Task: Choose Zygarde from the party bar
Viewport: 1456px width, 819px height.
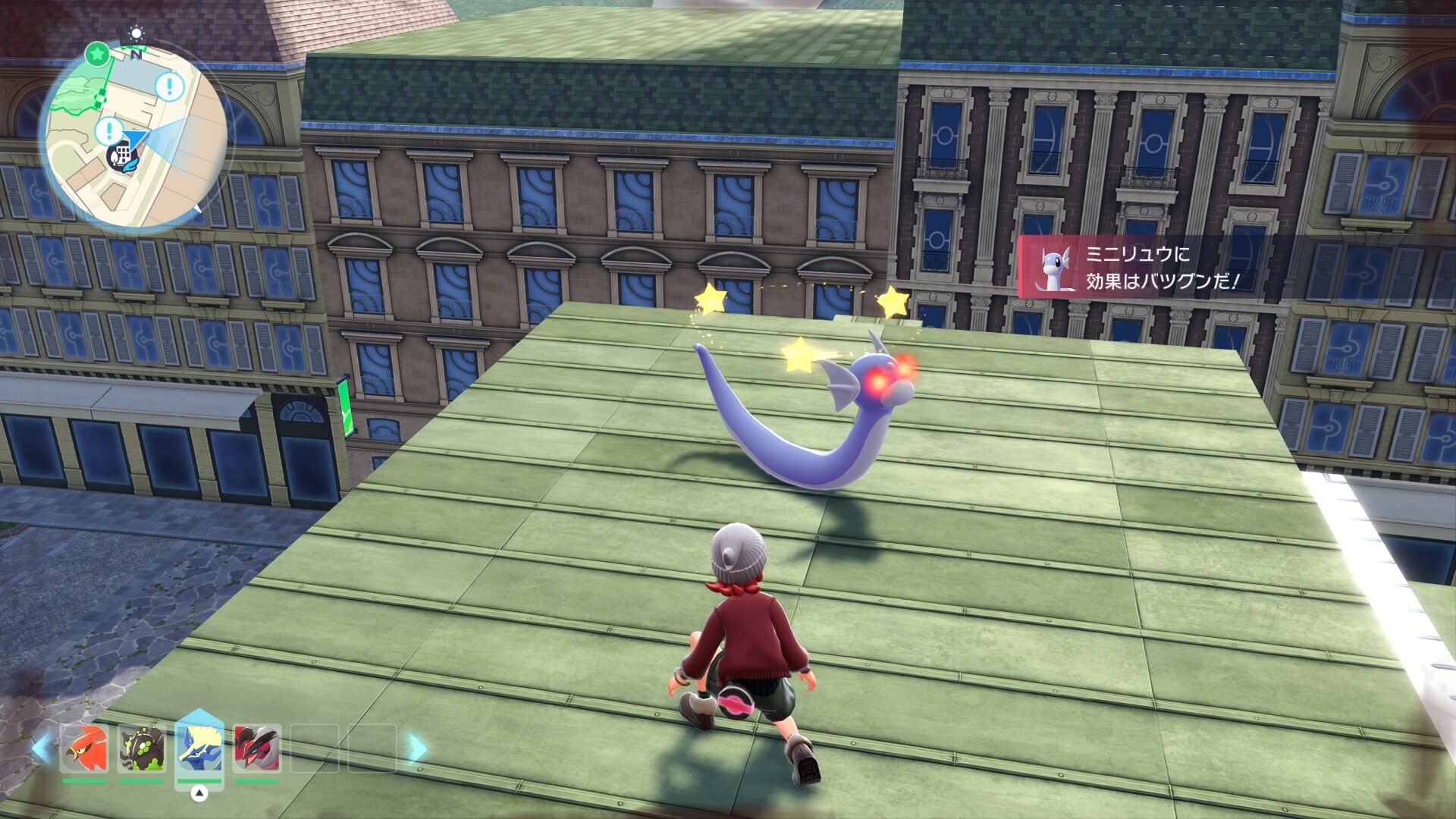Action: coord(142,748)
